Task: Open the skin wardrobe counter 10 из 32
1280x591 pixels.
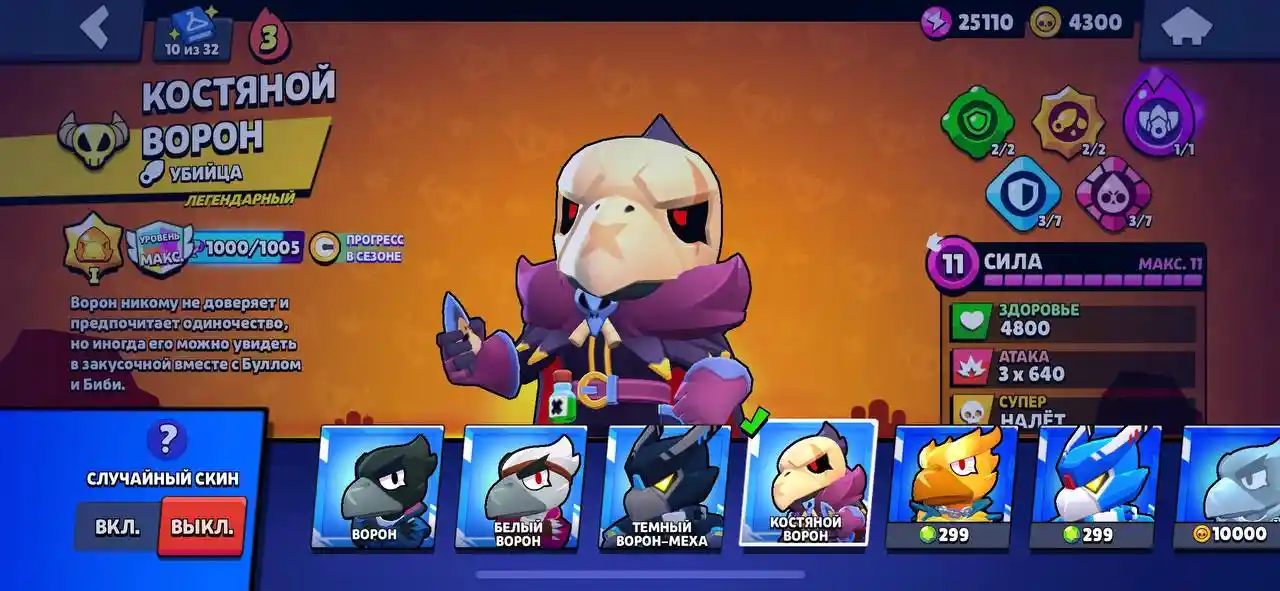Action: [x=193, y=36]
